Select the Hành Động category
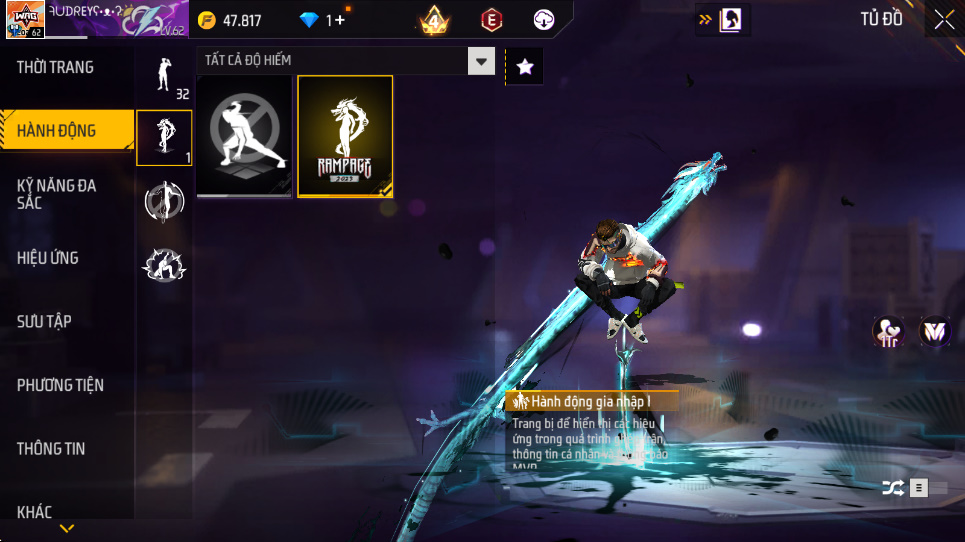 coord(57,130)
